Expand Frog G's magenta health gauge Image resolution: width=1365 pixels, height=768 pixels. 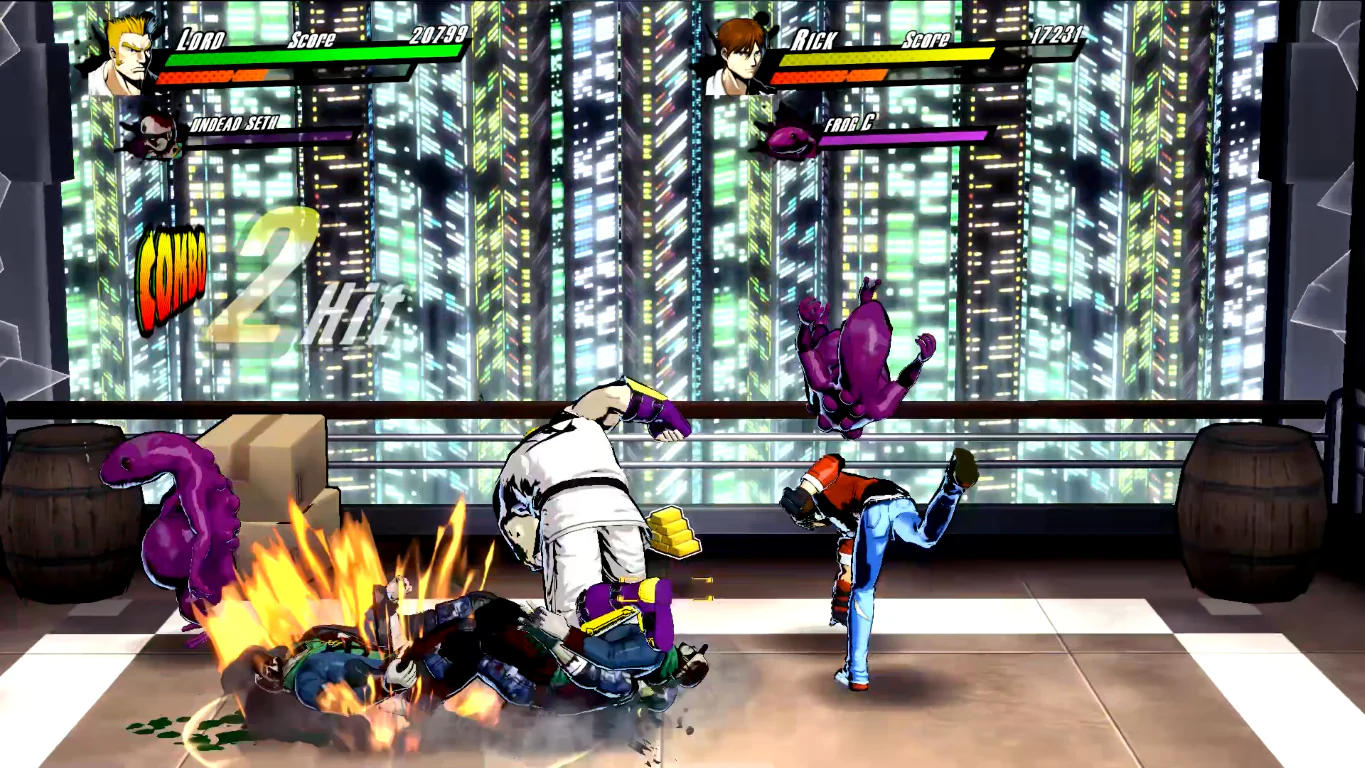coord(900,140)
